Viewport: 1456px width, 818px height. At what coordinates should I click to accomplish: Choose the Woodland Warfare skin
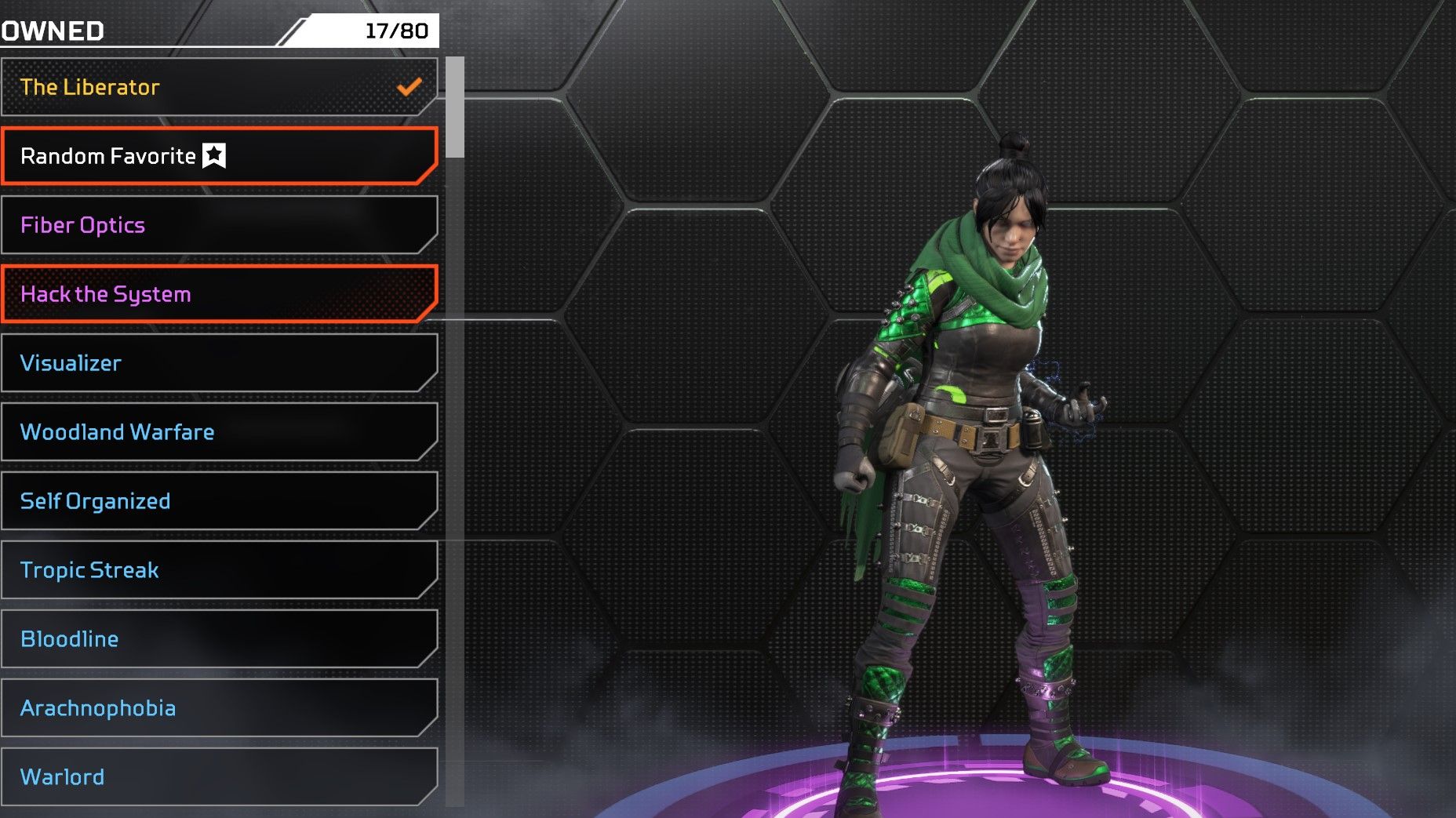(218, 432)
